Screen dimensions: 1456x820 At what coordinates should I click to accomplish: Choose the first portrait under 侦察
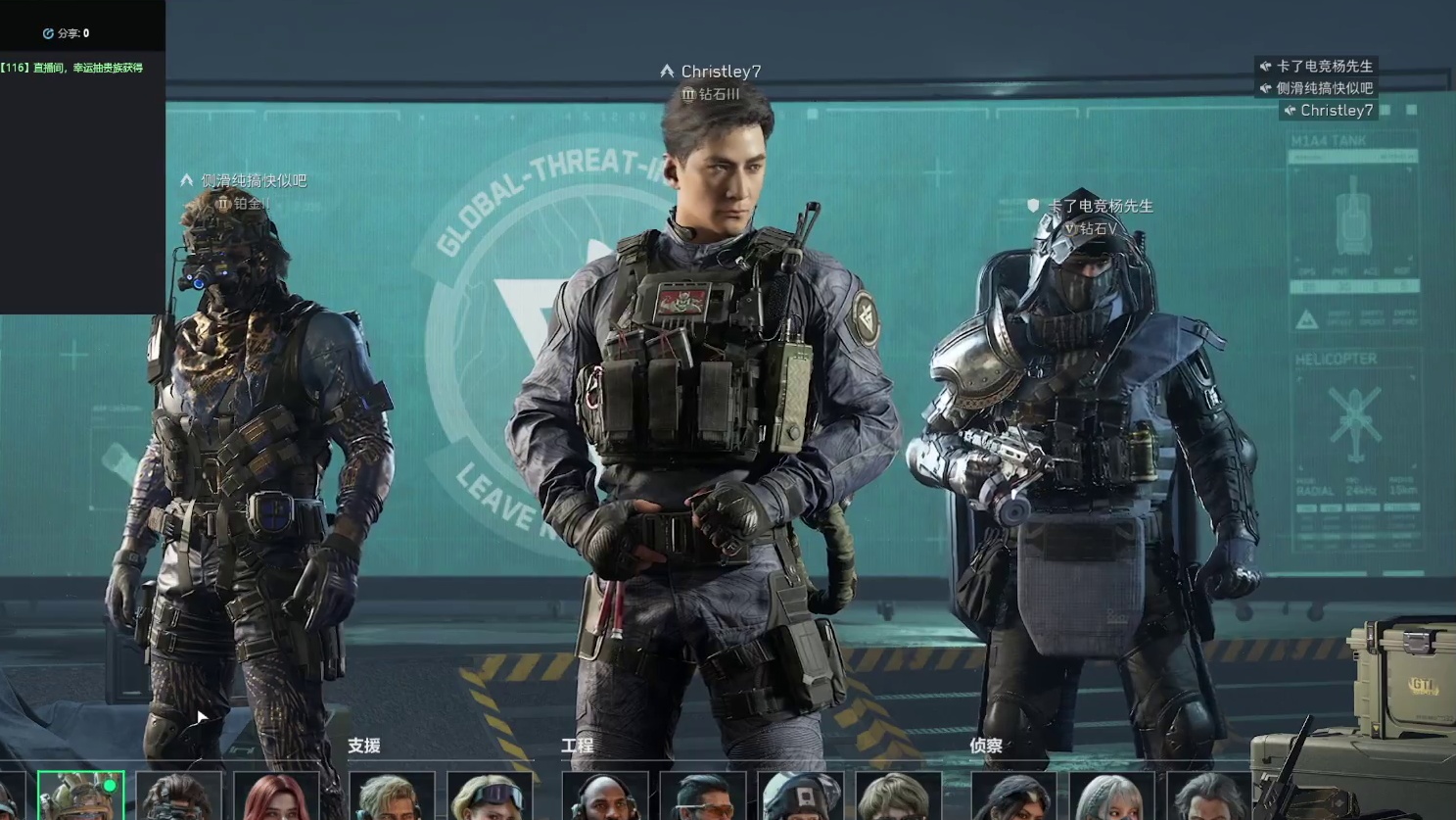(x=1013, y=796)
